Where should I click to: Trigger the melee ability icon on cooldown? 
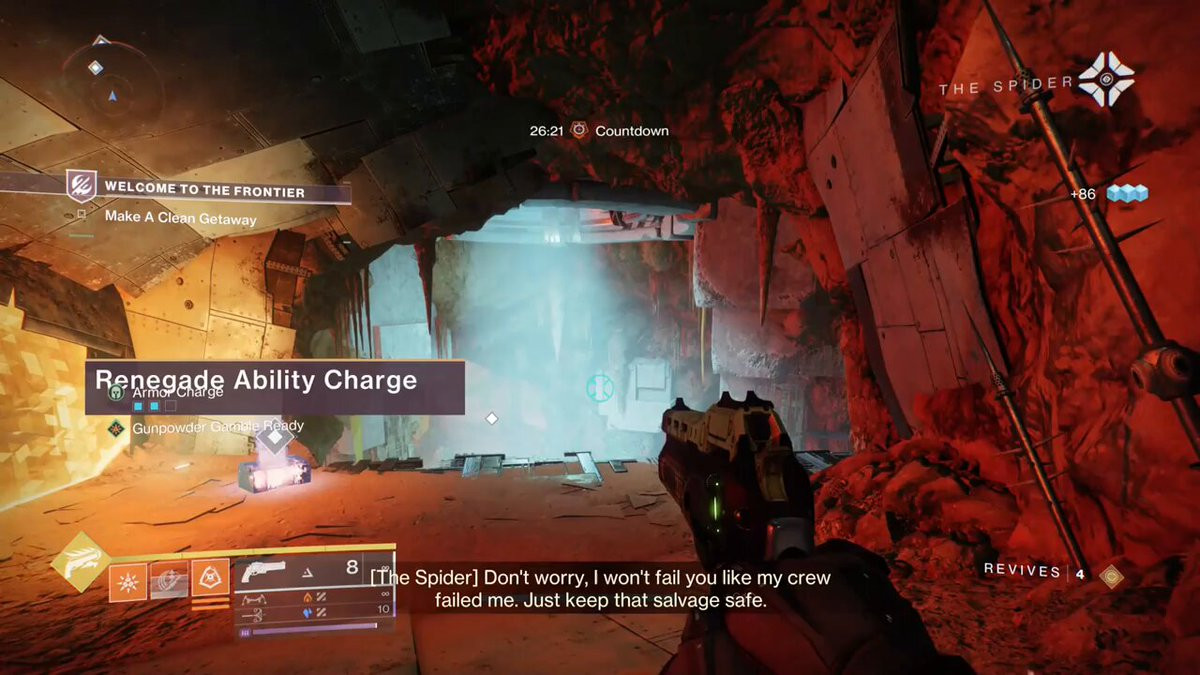click(x=169, y=581)
